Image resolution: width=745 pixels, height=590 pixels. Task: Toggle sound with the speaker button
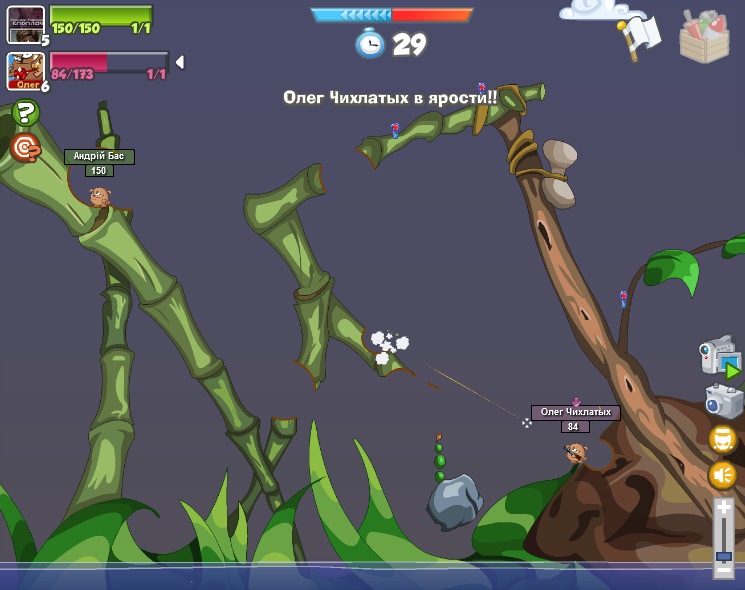[723, 474]
